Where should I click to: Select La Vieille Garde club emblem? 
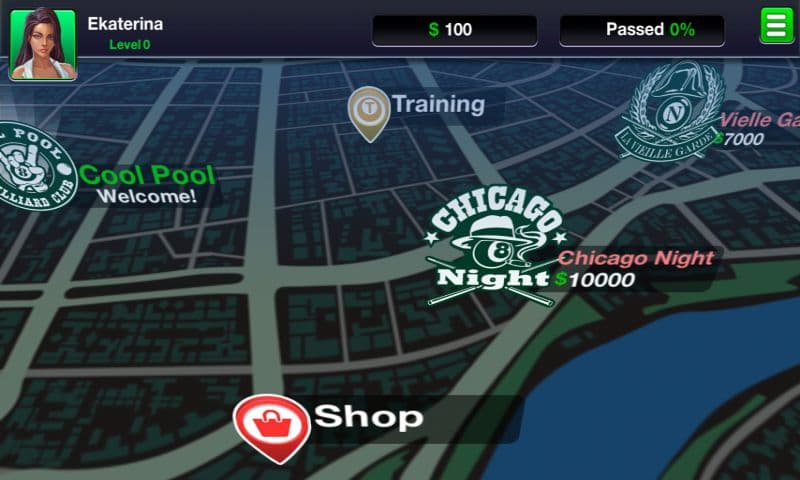[669, 112]
